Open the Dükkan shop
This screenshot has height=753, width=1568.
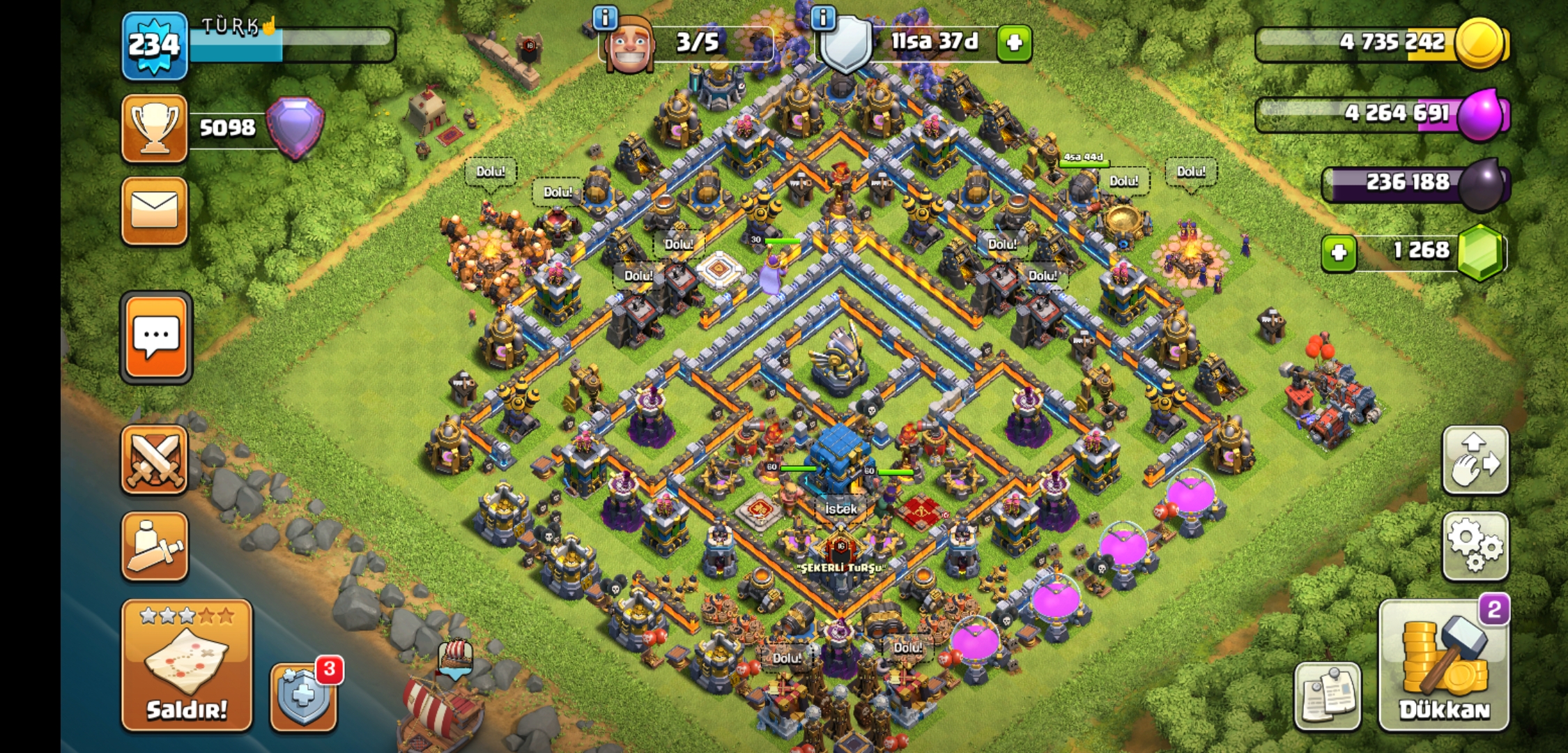[x=1444, y=666]
